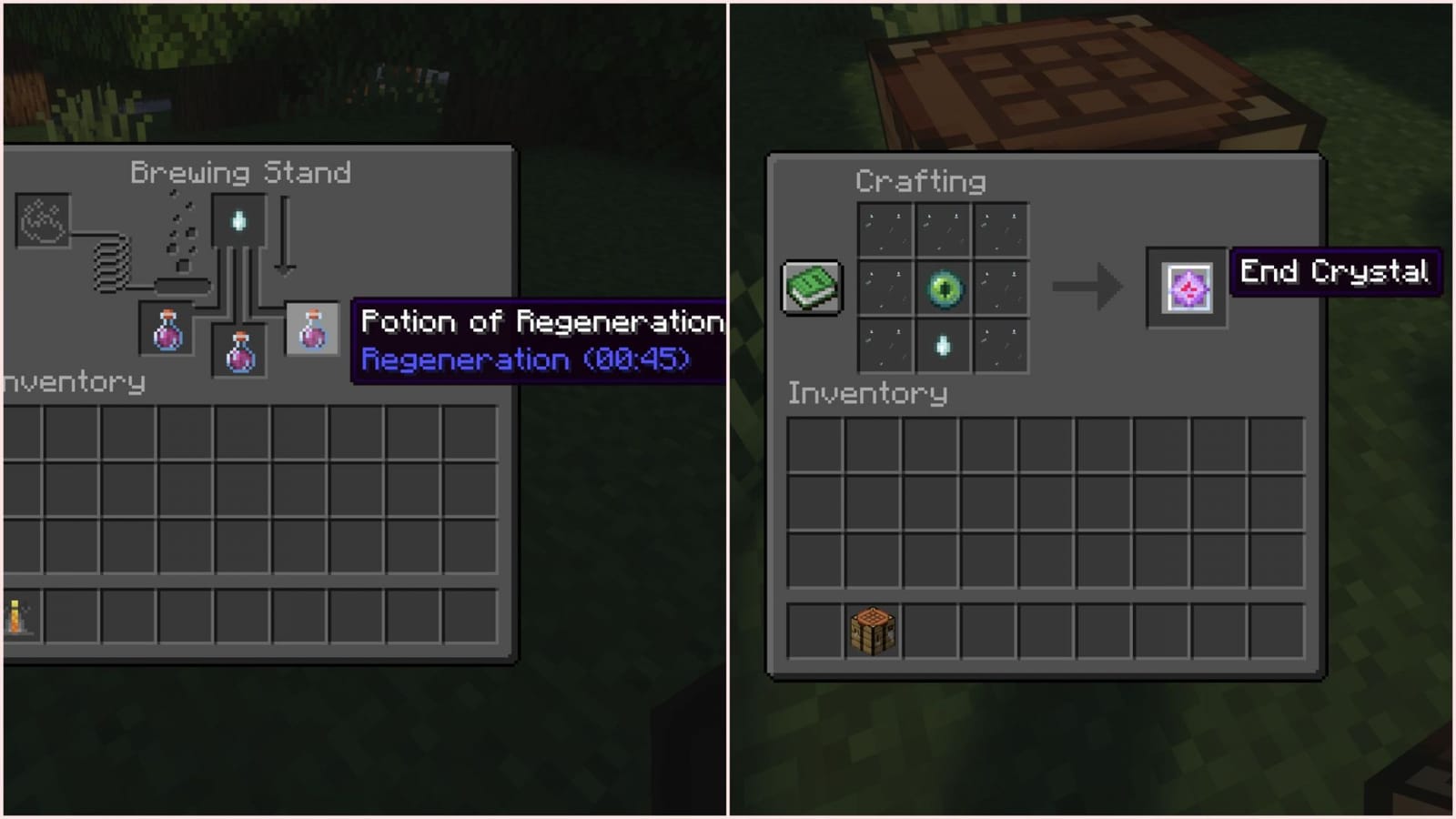Screen dimensions: 1456x819
Task: Pick up the End Crystal from the result slot
Action: pyautogui.click(x=1187, y=289)
